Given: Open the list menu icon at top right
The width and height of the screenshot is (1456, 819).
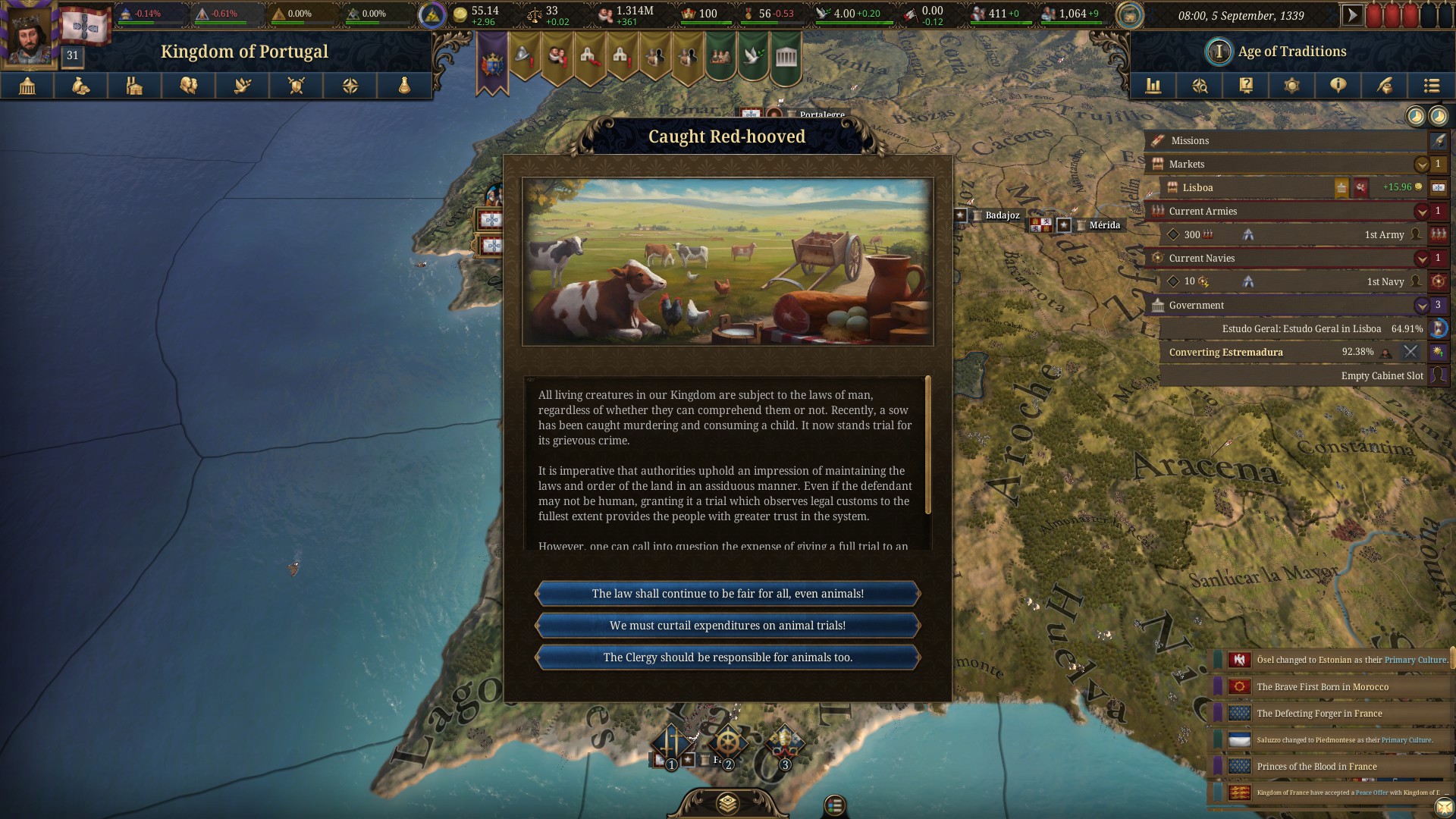Looking at the screenshot, I should 1431,86.
